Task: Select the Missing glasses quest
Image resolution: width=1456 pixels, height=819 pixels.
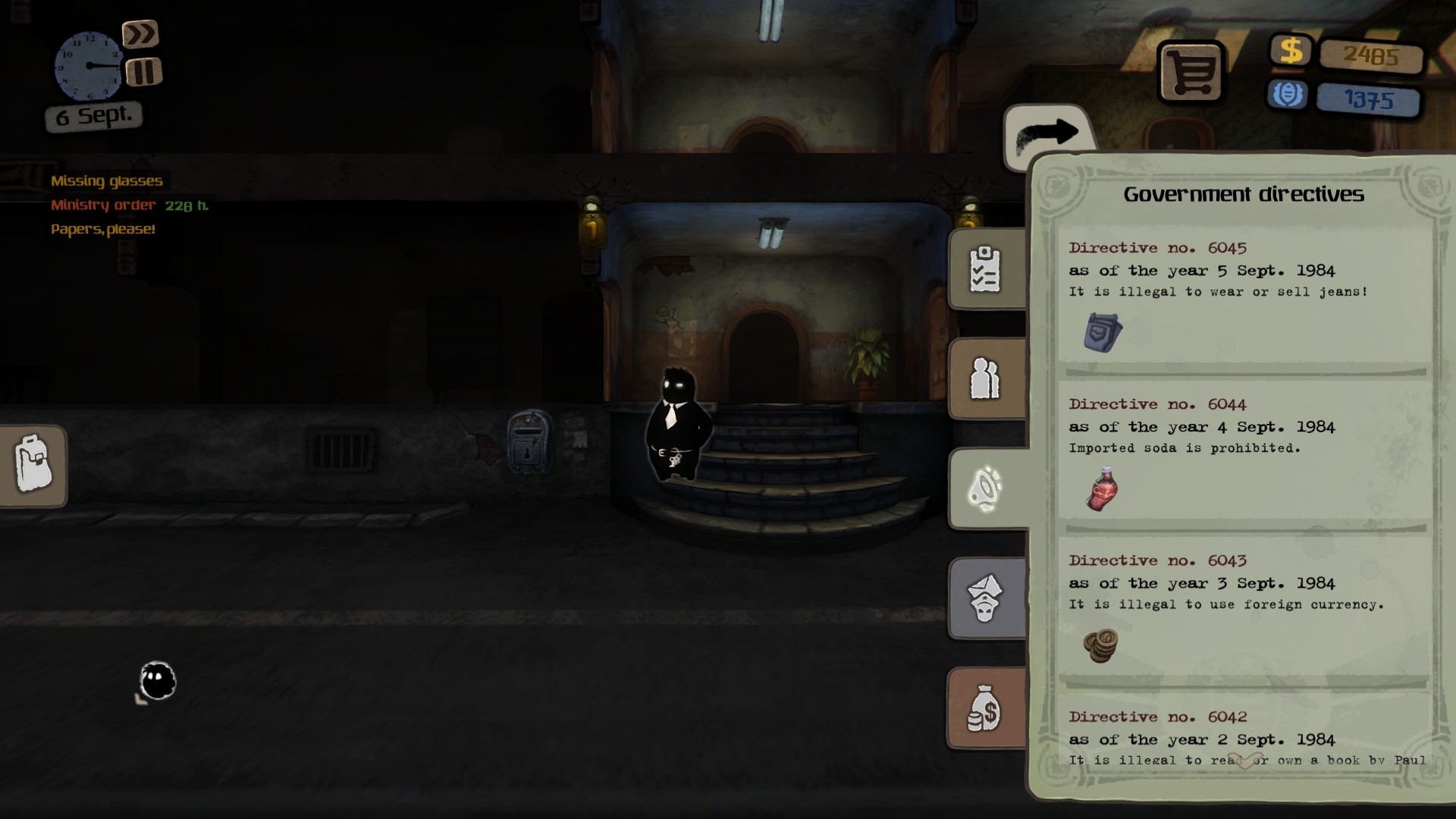Action: point(107,181)
